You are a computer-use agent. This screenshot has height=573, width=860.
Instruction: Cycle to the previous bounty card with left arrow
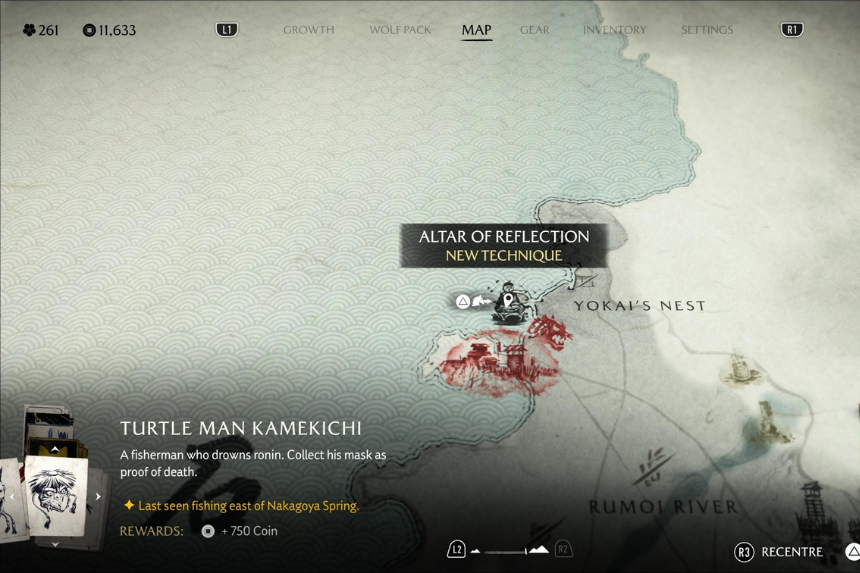click(13, 497)
